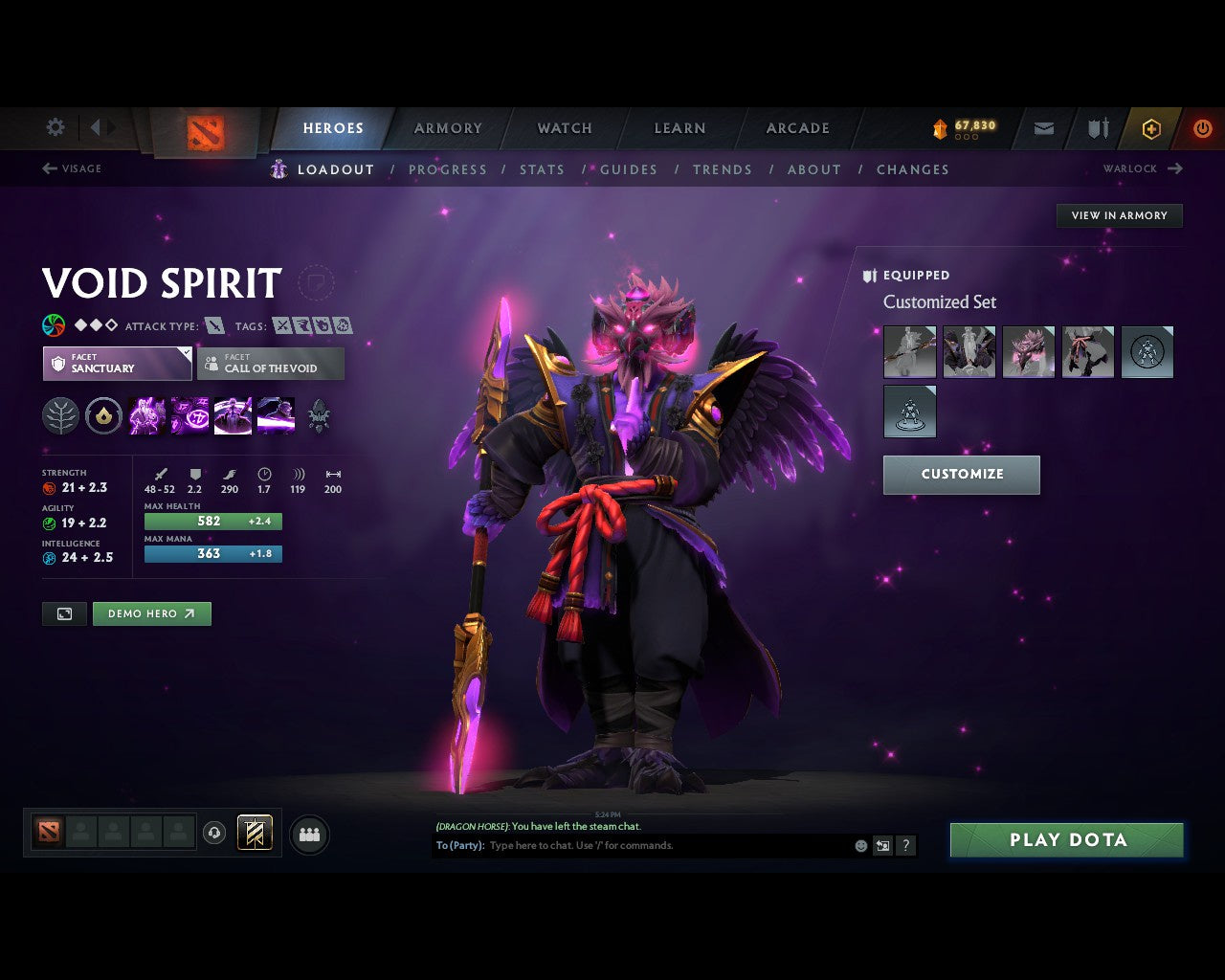The height and width of the screenshot is (980, 1225).
Task: Click the voice chat headset icon
Action: 213,833
